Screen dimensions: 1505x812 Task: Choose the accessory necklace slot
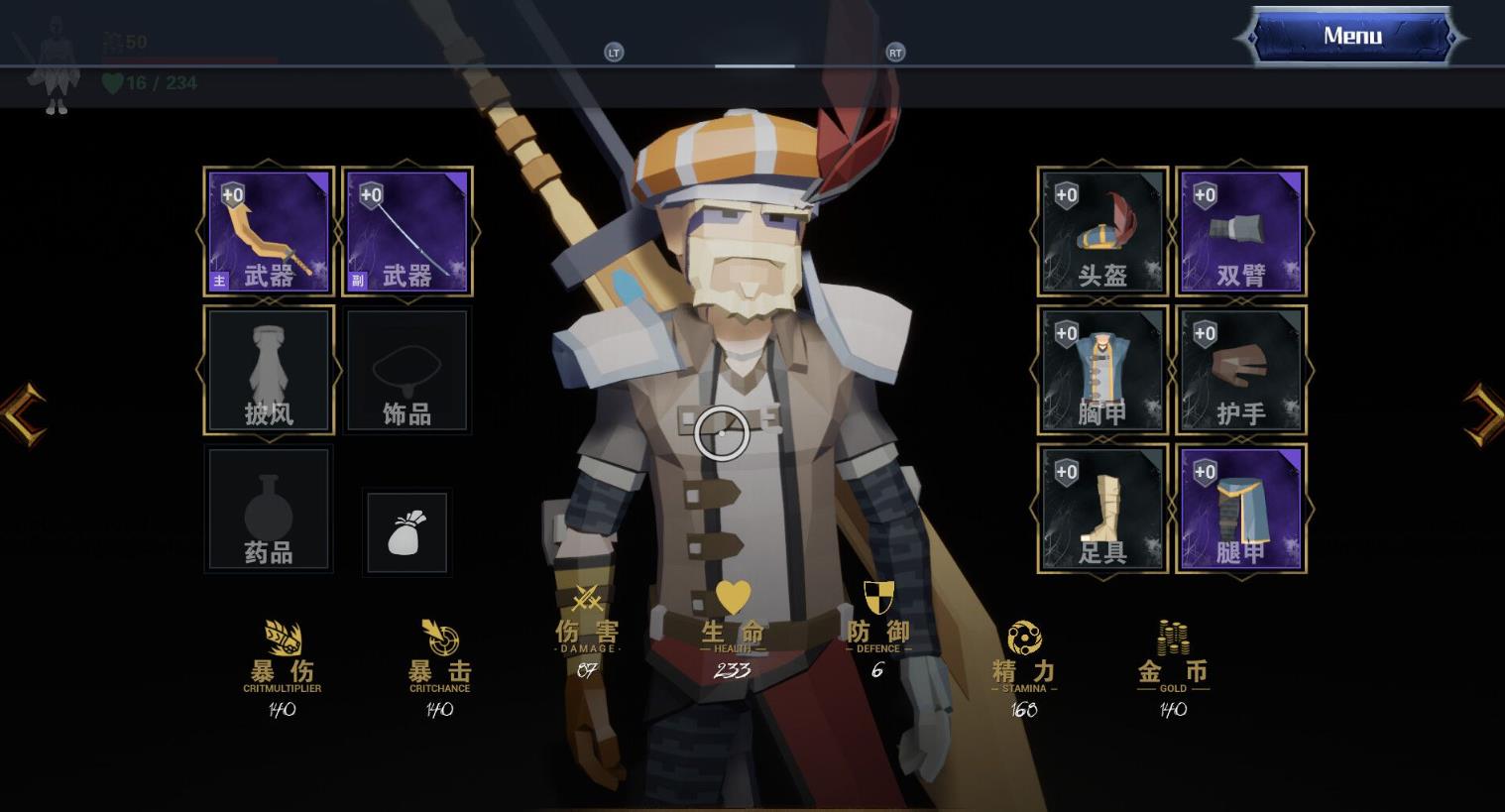407,371
